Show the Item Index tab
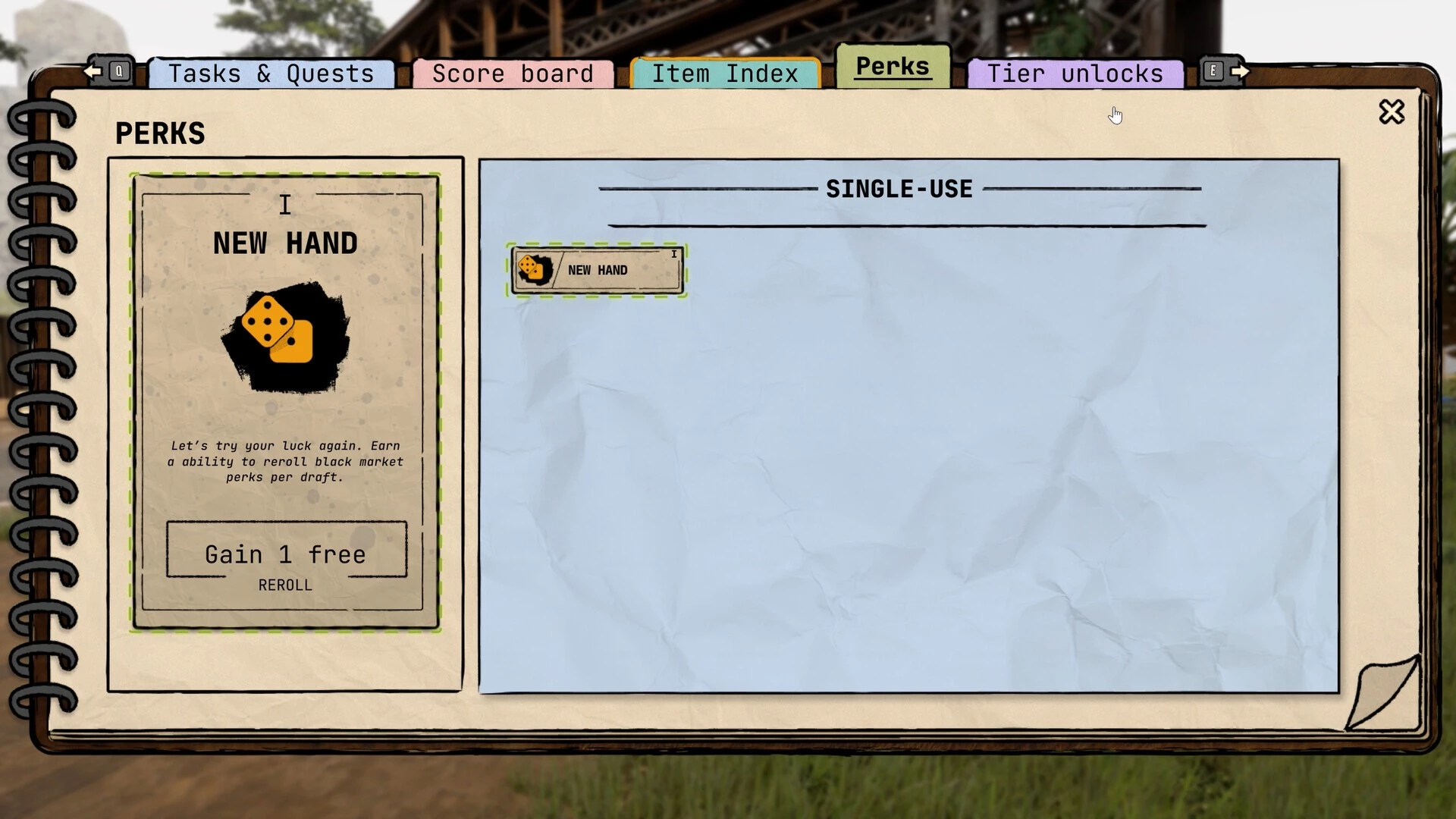The width and height of the screenshot is (1456, 819). (x=725, y=74)
